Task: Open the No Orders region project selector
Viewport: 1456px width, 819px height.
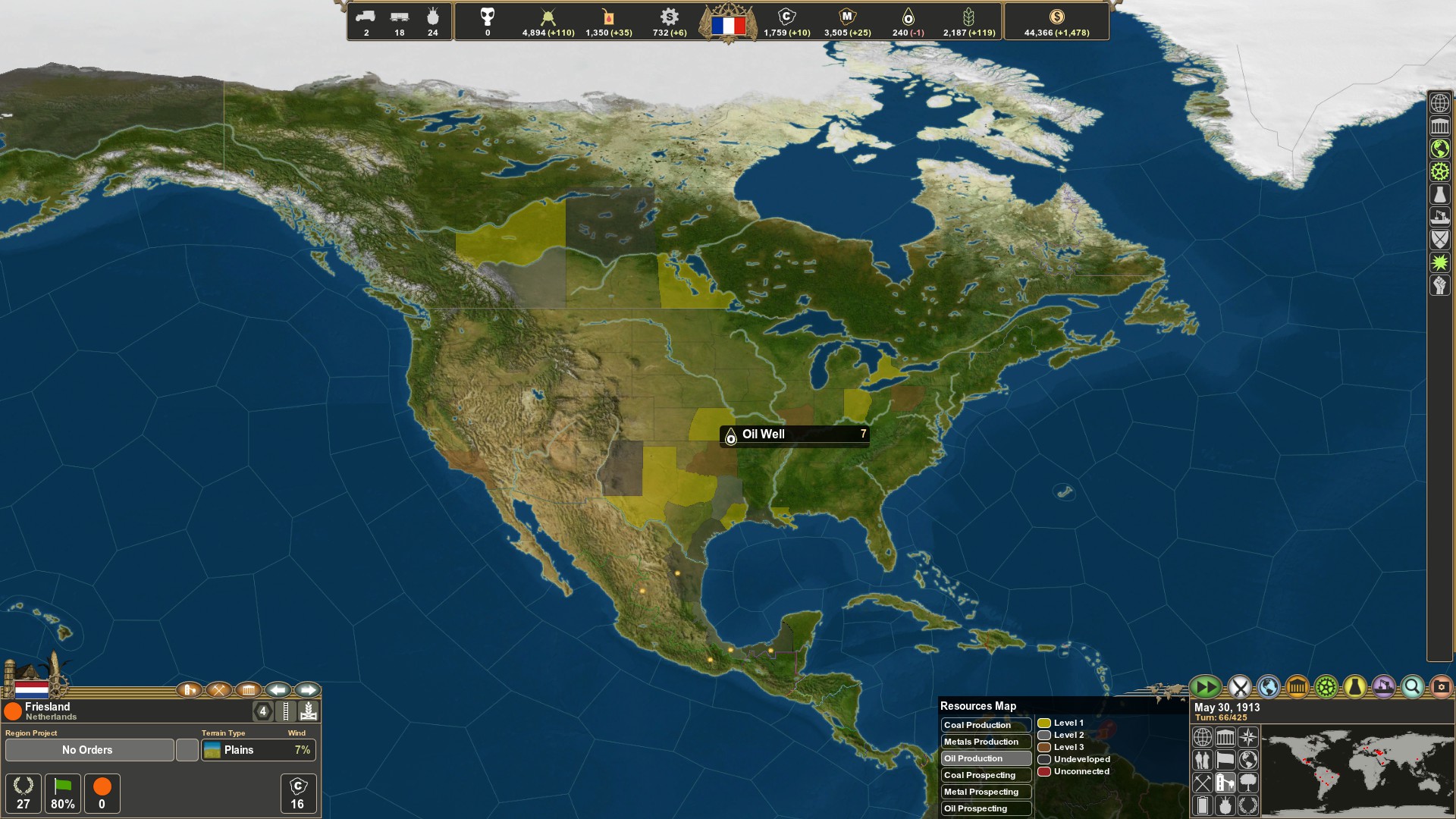Action: pos(87,750)
